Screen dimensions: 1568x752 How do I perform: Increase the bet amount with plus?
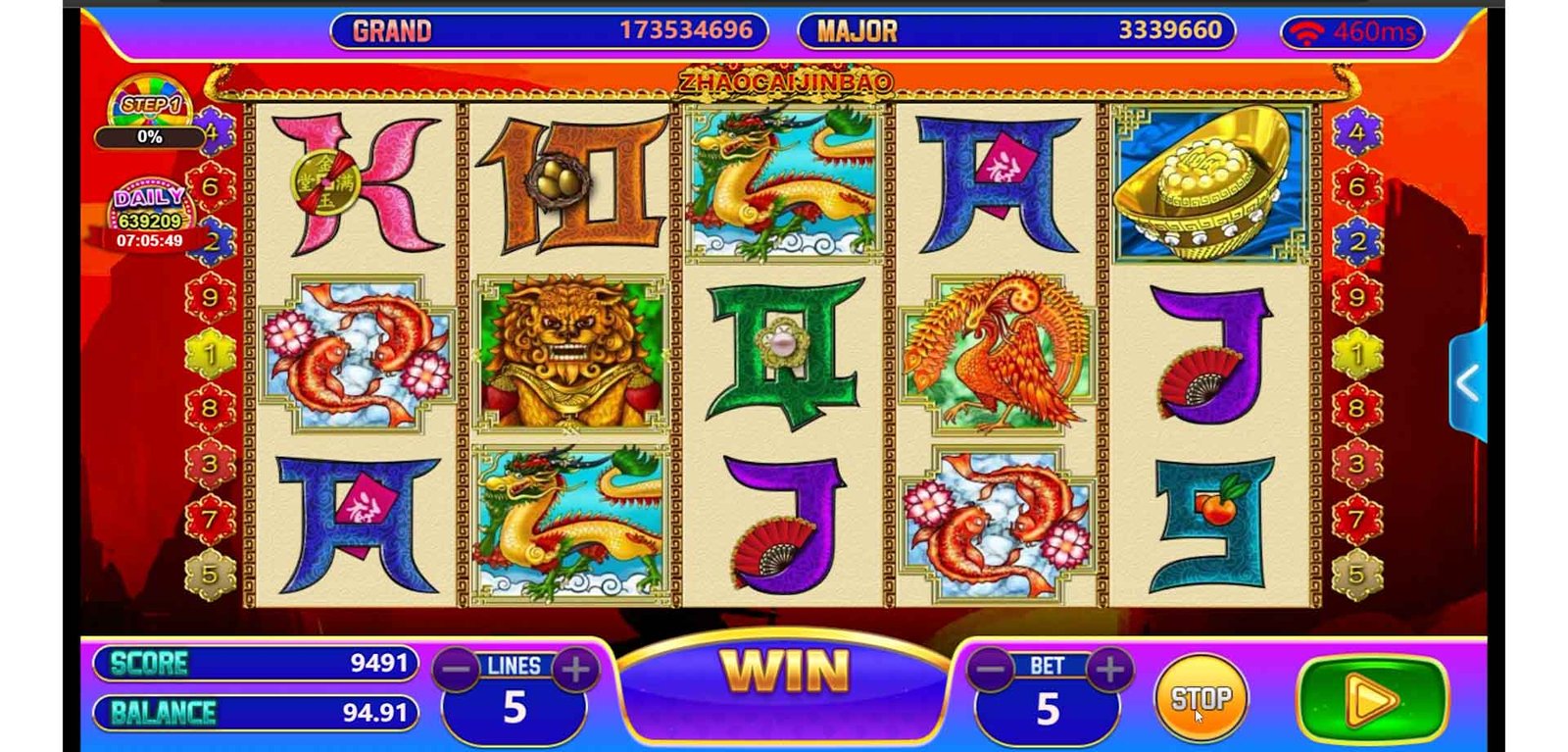(x=1109, y=670)
